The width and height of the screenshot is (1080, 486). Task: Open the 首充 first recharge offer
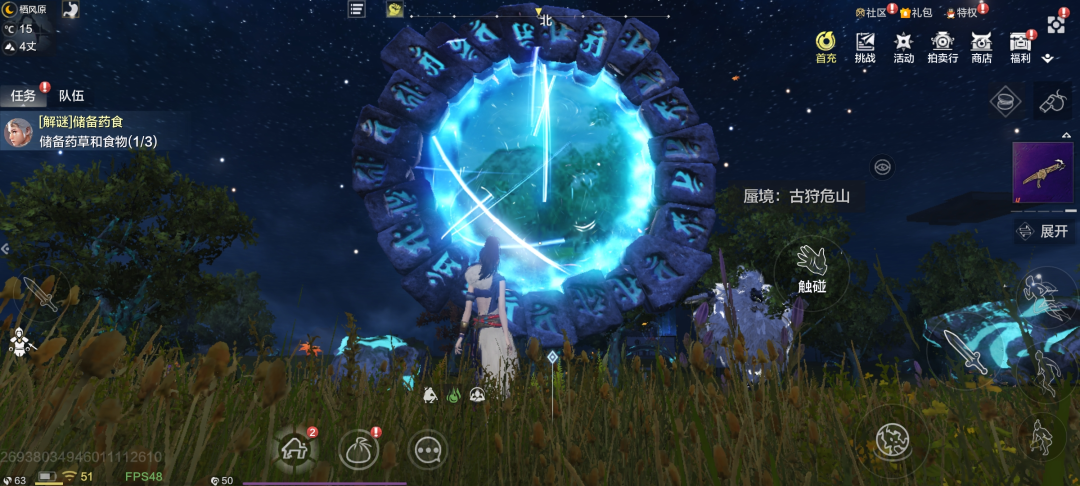826,46
